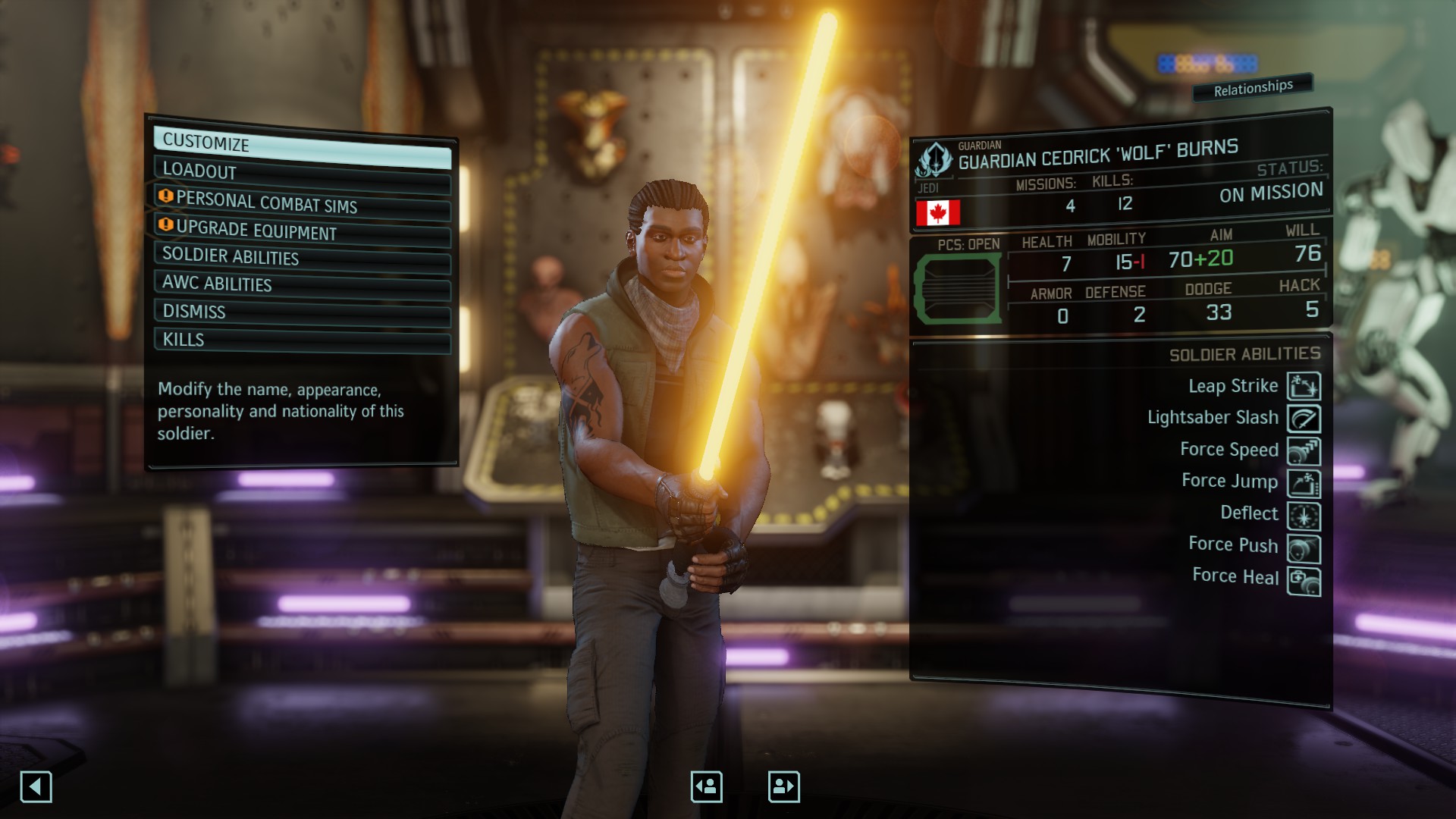The image size is (1456, 819).
Task: Select the Loadout option
Action: [x=302, y=174]
